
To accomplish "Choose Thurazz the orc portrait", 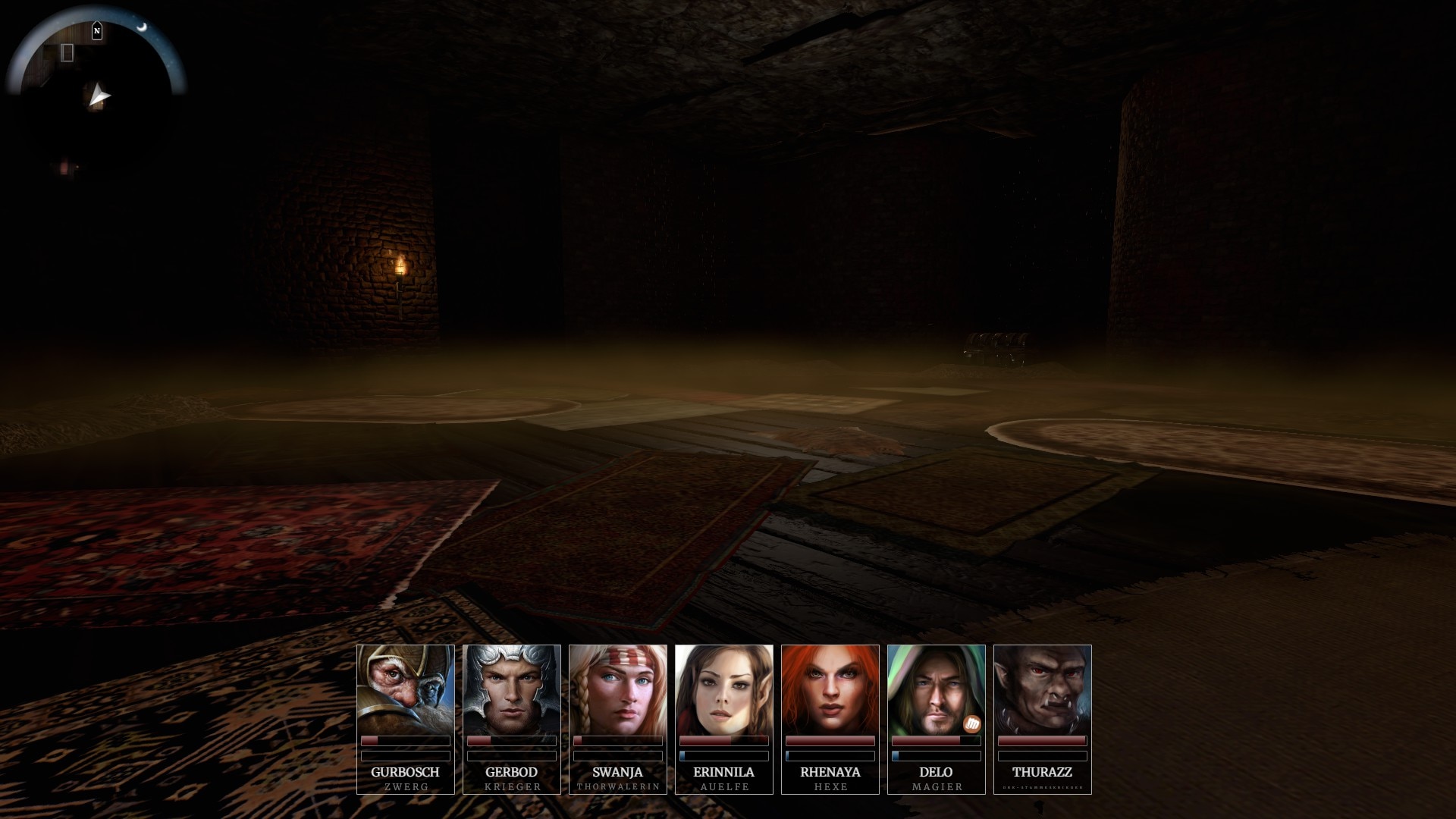I will (1043, 690).
